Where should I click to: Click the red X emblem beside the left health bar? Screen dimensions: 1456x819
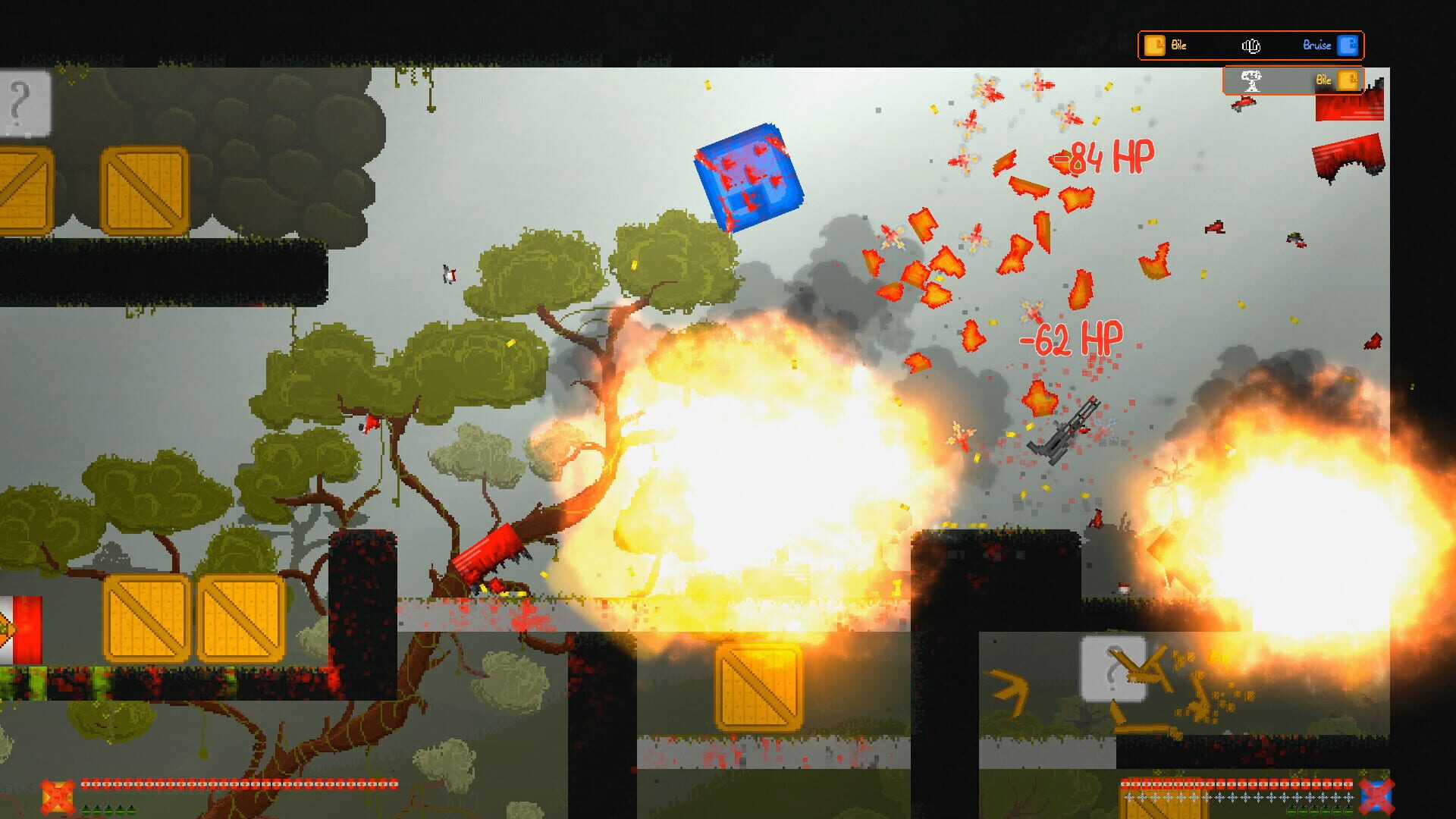[57, 796]
